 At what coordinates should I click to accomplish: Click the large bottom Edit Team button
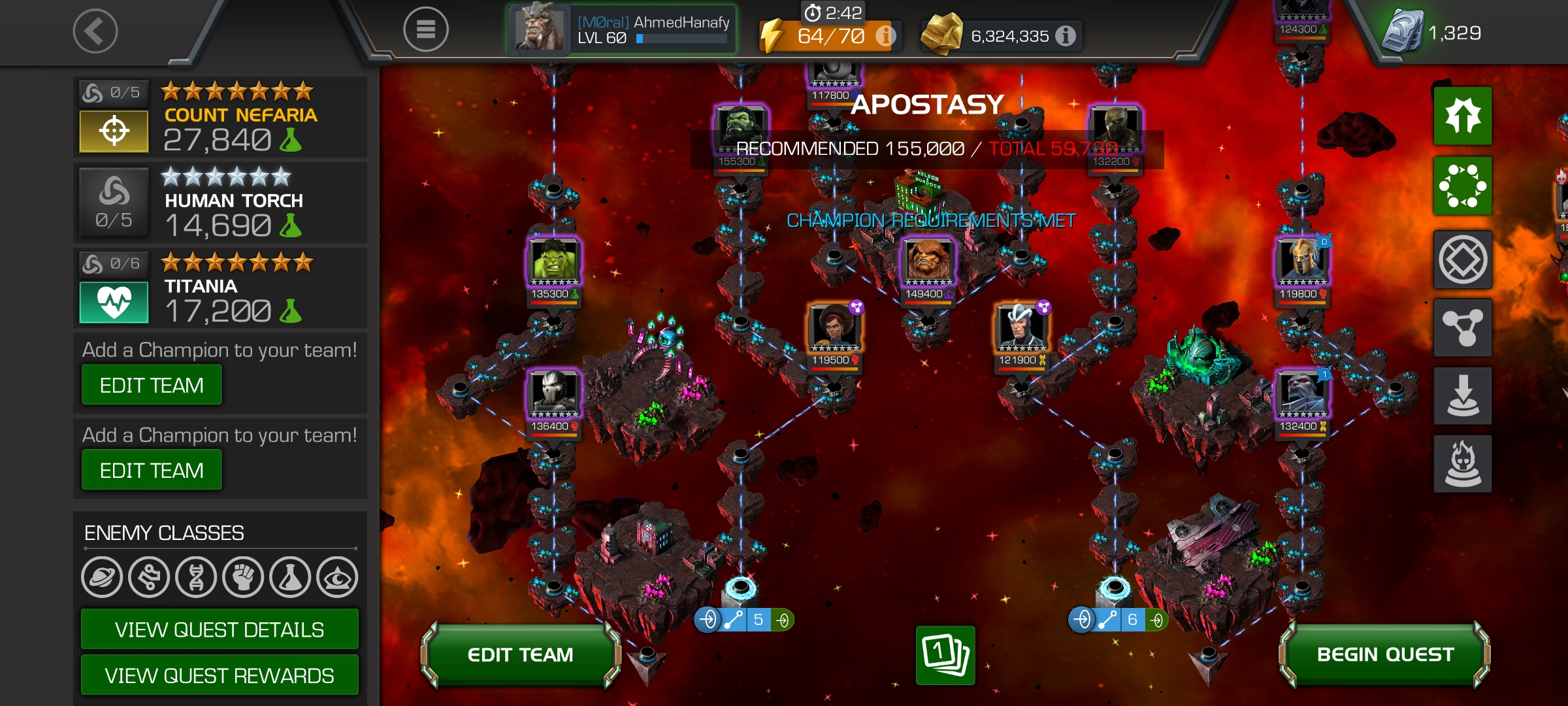point(520,655)
